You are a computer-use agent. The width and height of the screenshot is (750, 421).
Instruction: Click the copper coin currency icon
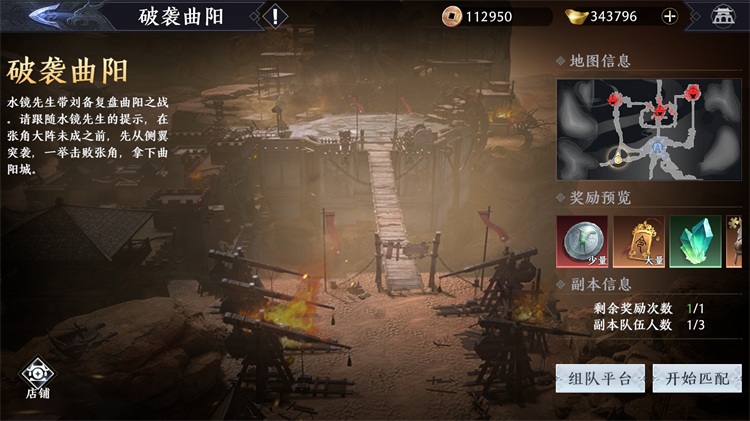click(x=450, y=16)
